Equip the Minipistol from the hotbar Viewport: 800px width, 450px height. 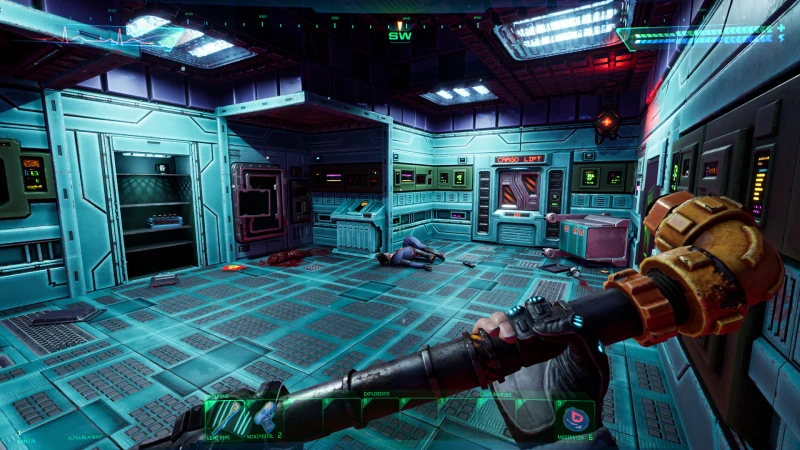[x=265, y=417]
